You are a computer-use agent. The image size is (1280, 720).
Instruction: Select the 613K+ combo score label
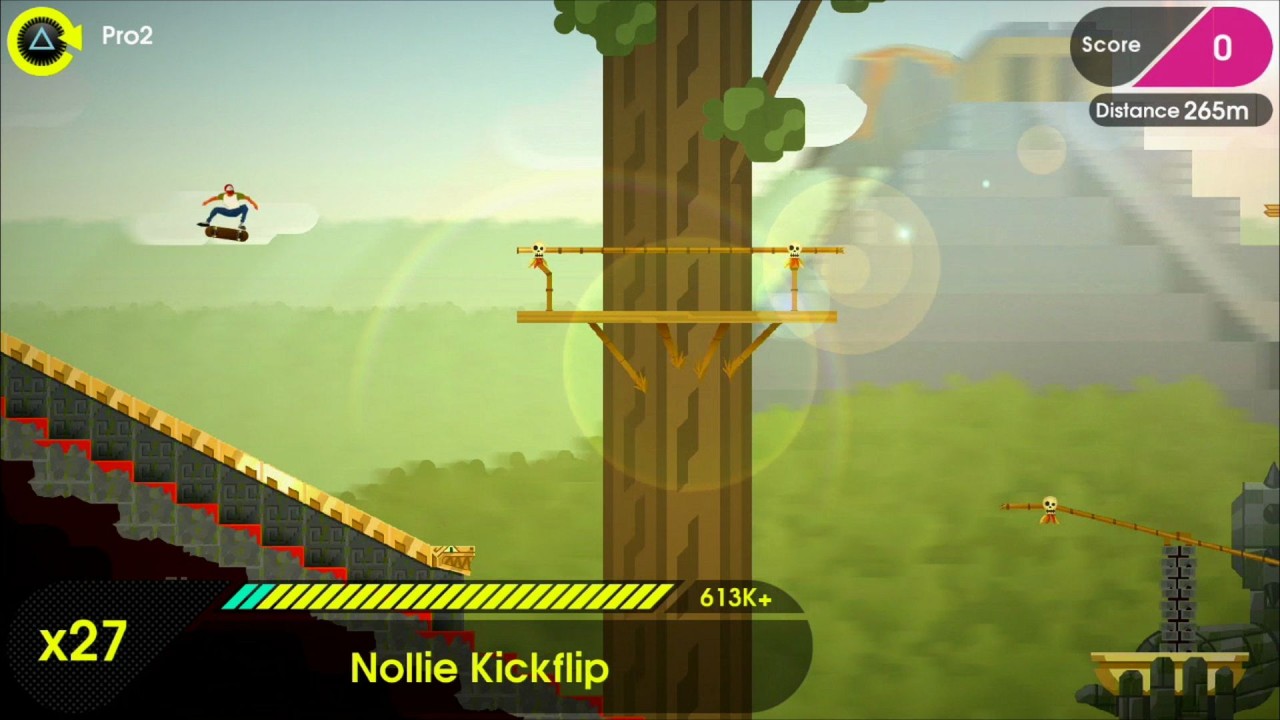tap(735, 597)
